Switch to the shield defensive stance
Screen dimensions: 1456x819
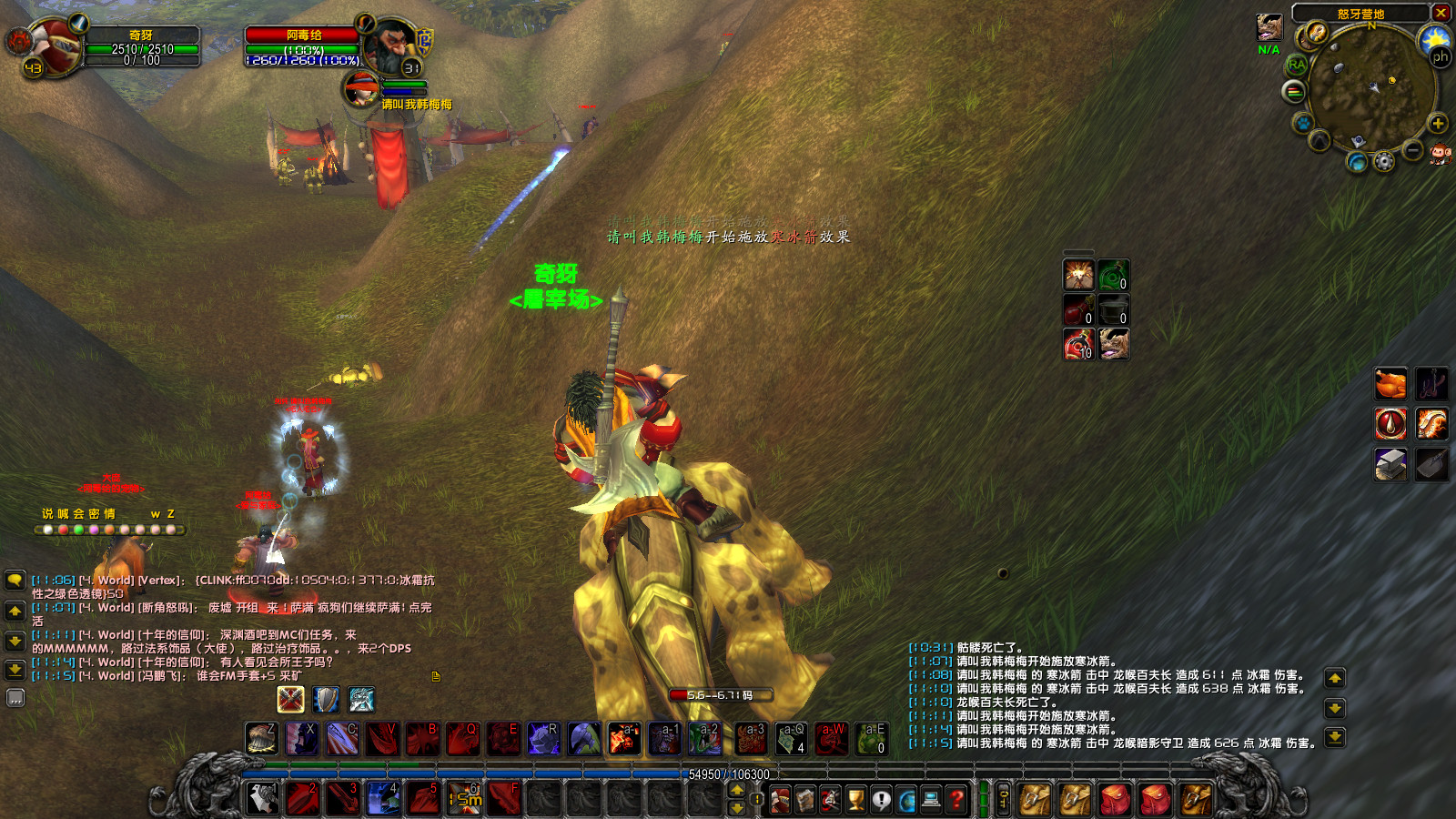click(x=326, y=699)
